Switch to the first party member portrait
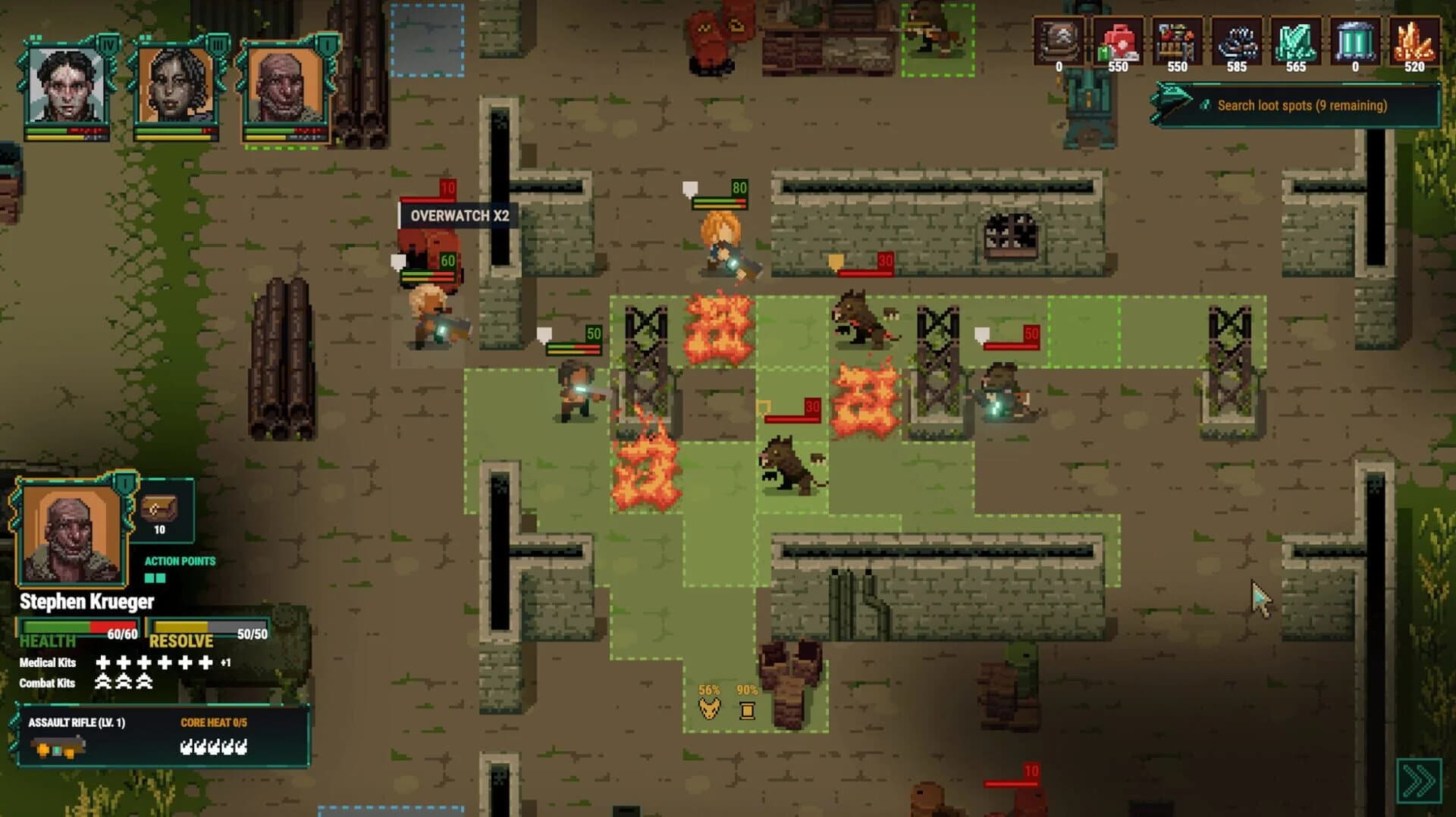Viewport: 1456px width, 817px height. (x=68, y=83)
